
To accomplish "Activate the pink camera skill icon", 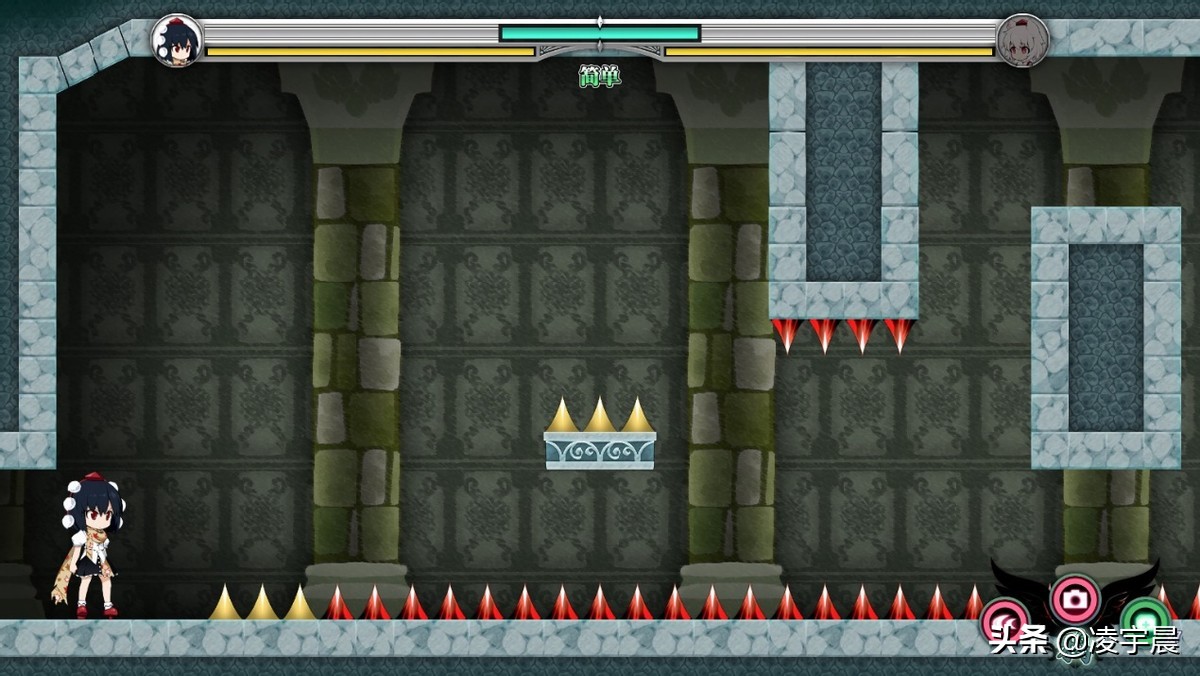I will [1075, 599].
